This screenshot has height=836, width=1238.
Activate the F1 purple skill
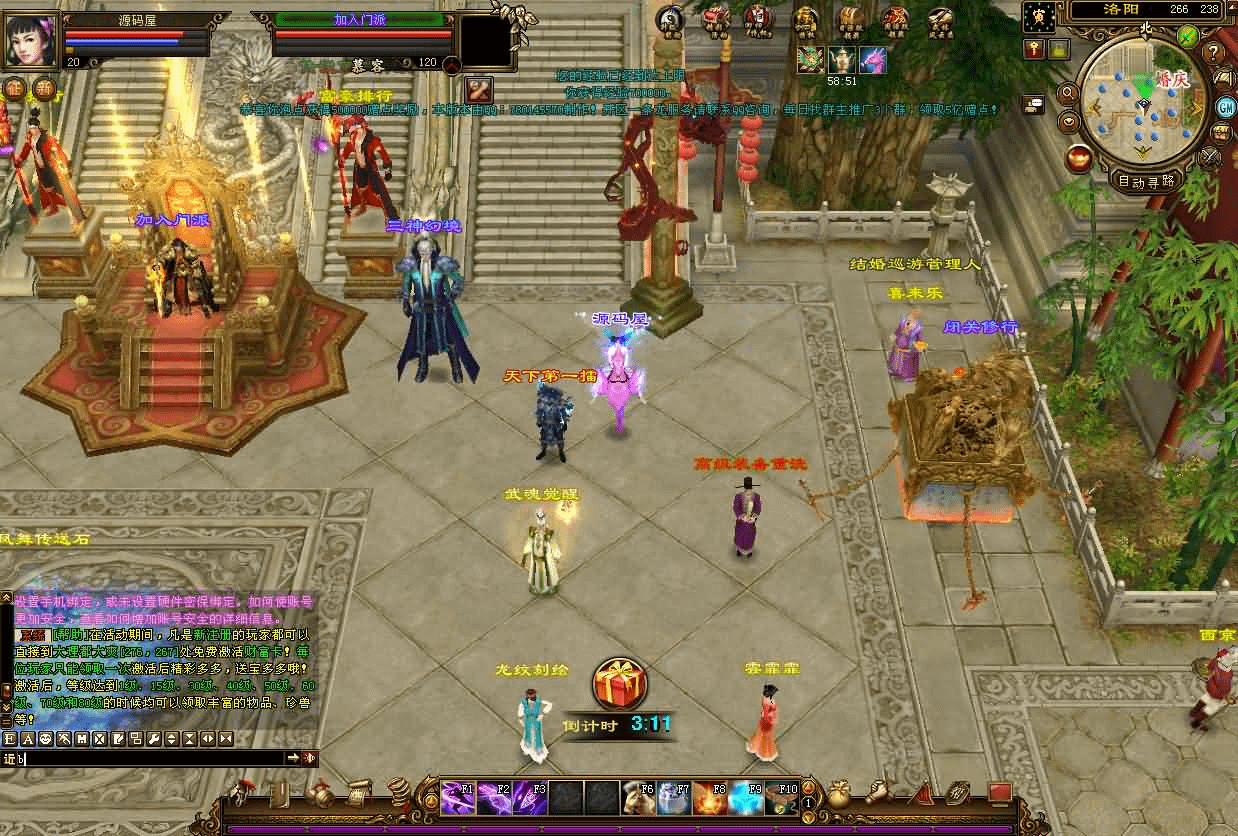click(x=458, y=797)
